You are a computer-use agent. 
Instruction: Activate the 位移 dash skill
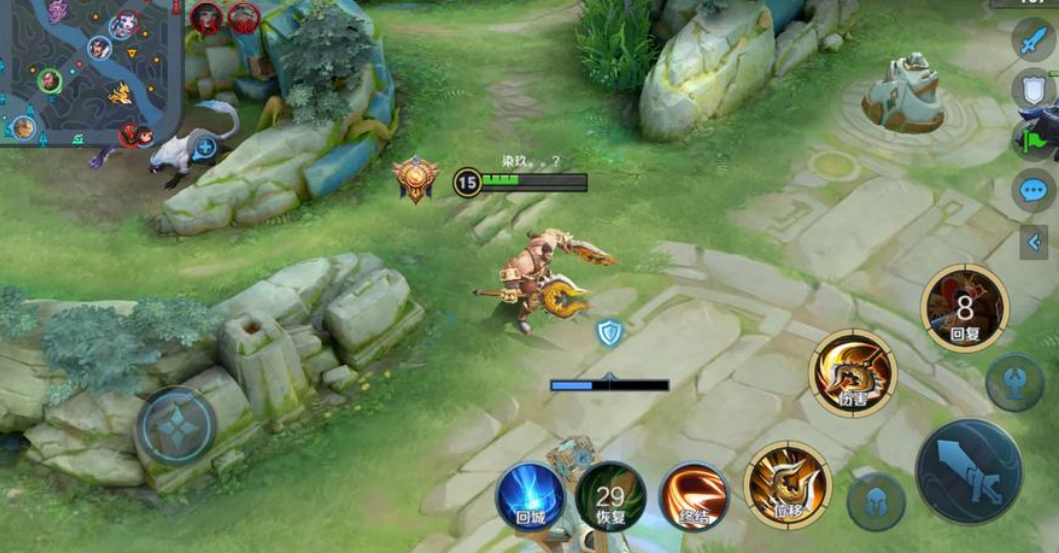pyautogui.click(x=787, y=485)
